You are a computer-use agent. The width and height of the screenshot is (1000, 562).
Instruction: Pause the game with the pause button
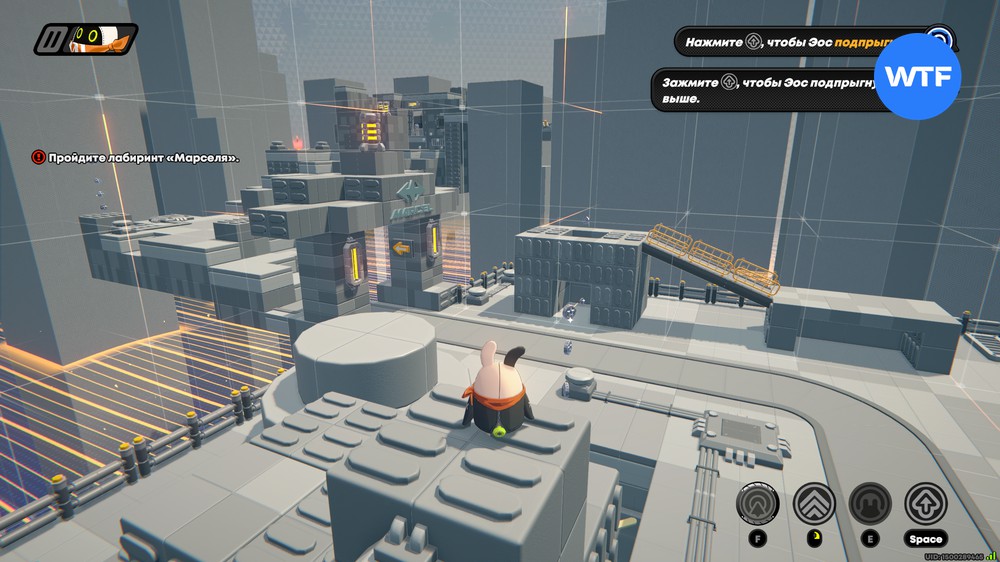pos(50,40)
